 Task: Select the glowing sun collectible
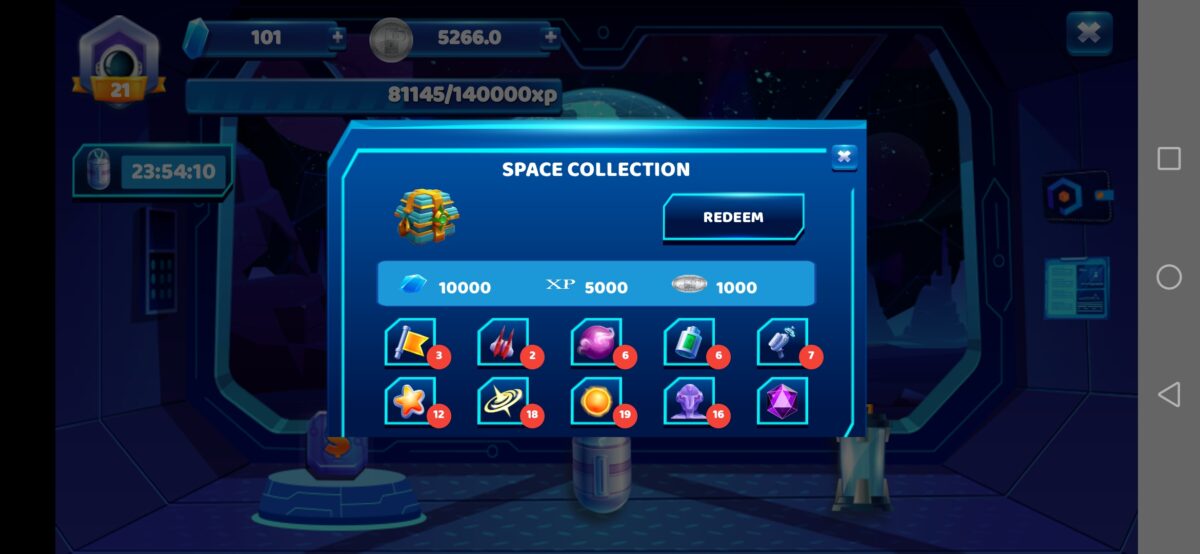tap(596, 401)
